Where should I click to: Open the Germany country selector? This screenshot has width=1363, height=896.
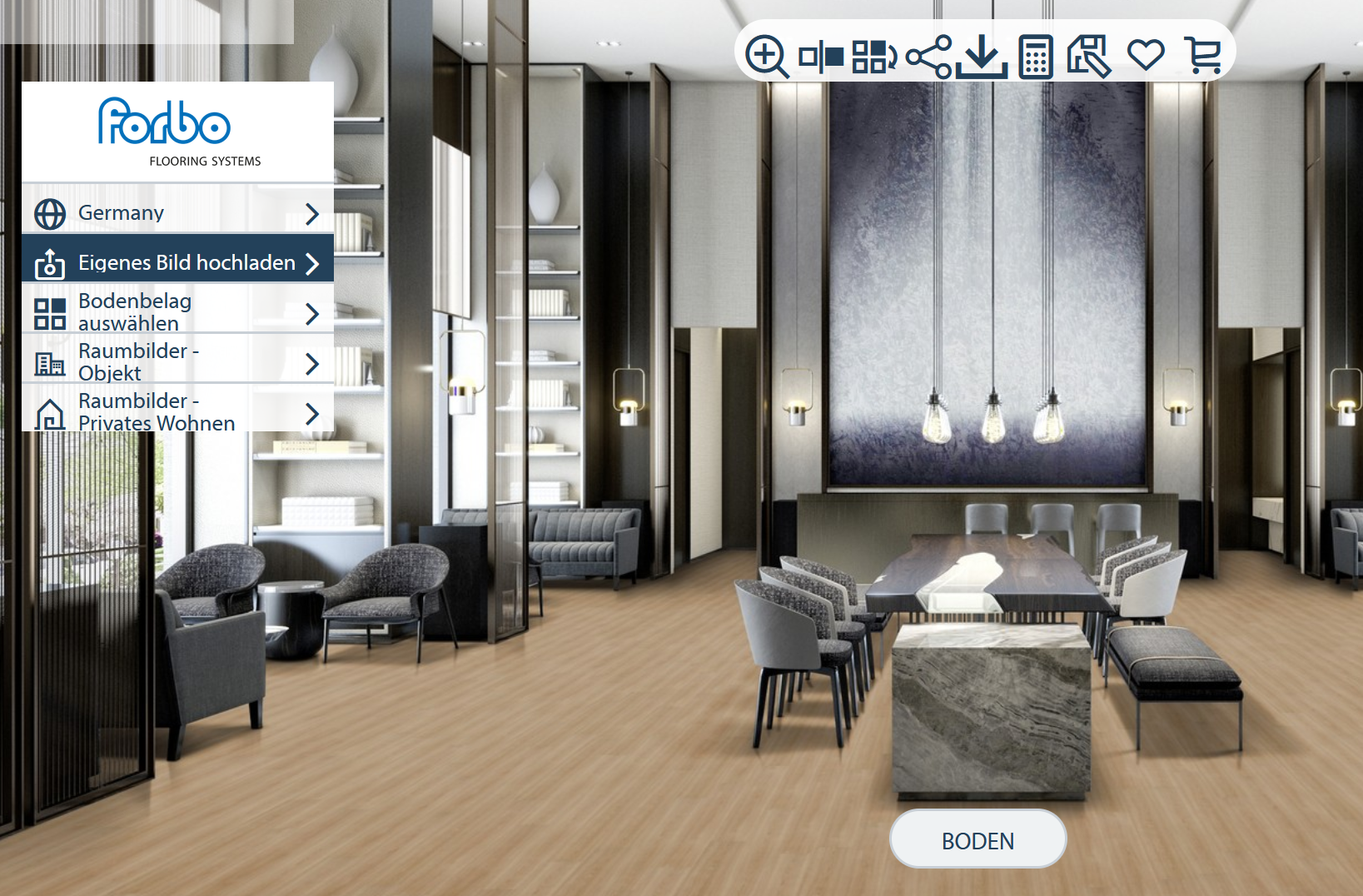177,213
